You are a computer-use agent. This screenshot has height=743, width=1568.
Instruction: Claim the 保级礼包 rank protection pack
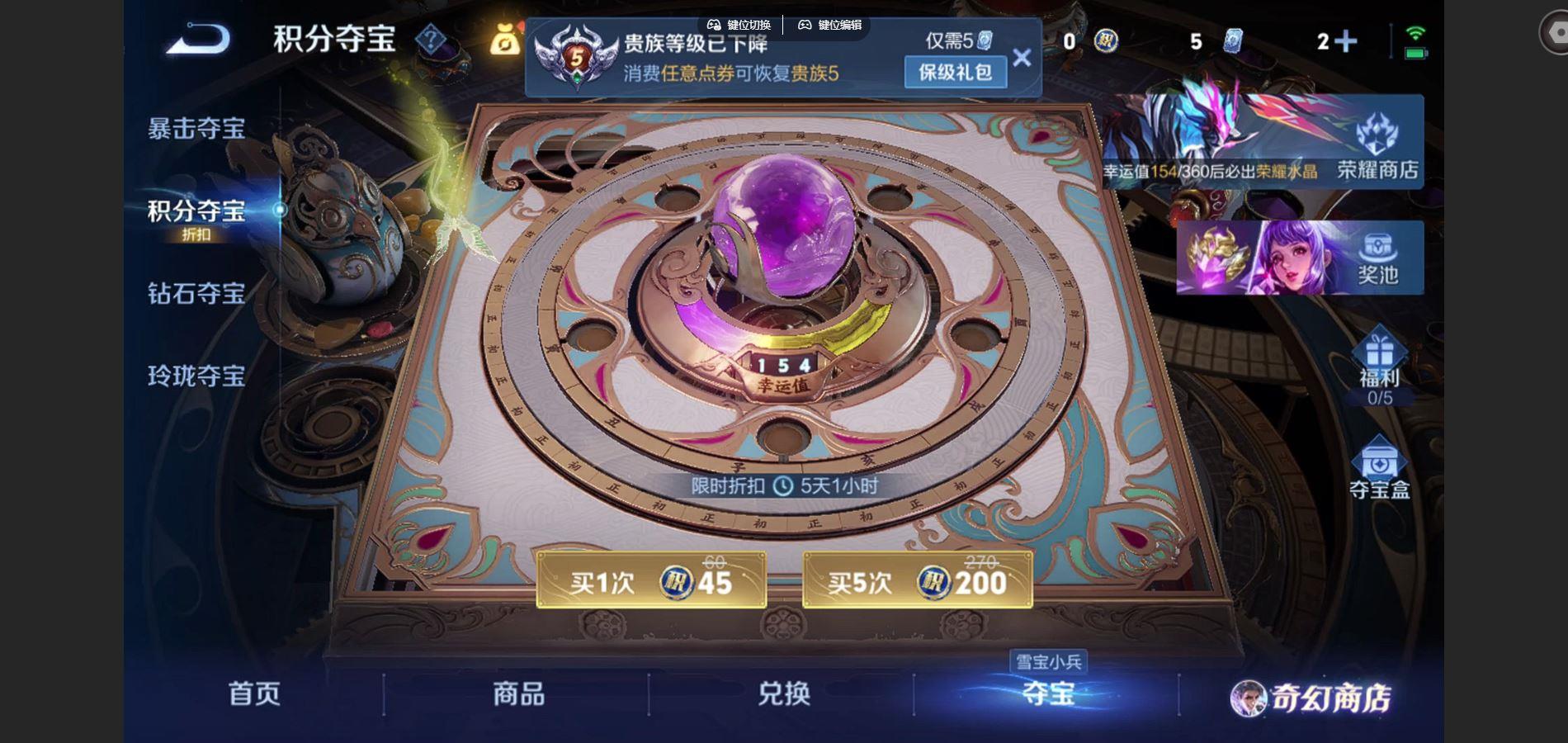tap(954, 73)
